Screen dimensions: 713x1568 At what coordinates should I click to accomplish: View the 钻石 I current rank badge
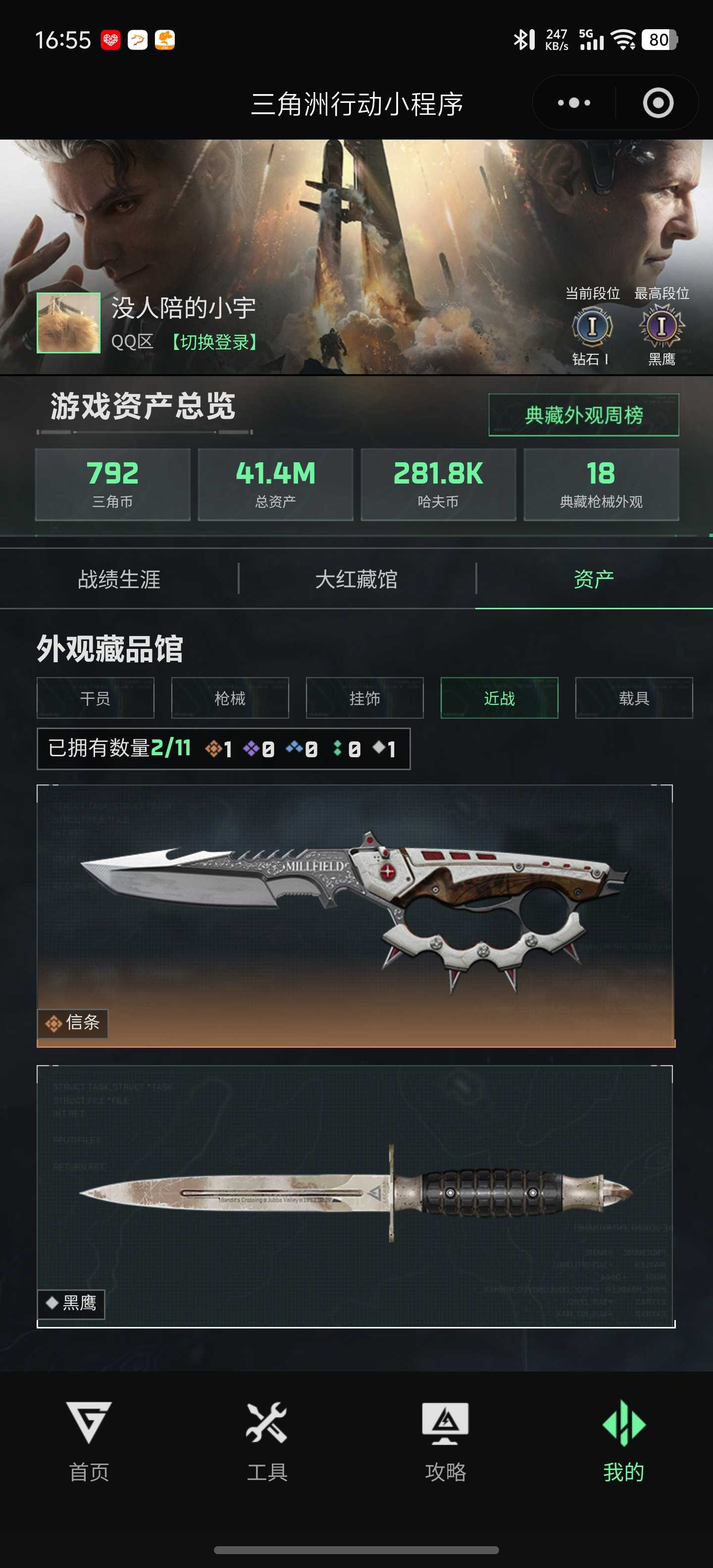click(591, 326)
